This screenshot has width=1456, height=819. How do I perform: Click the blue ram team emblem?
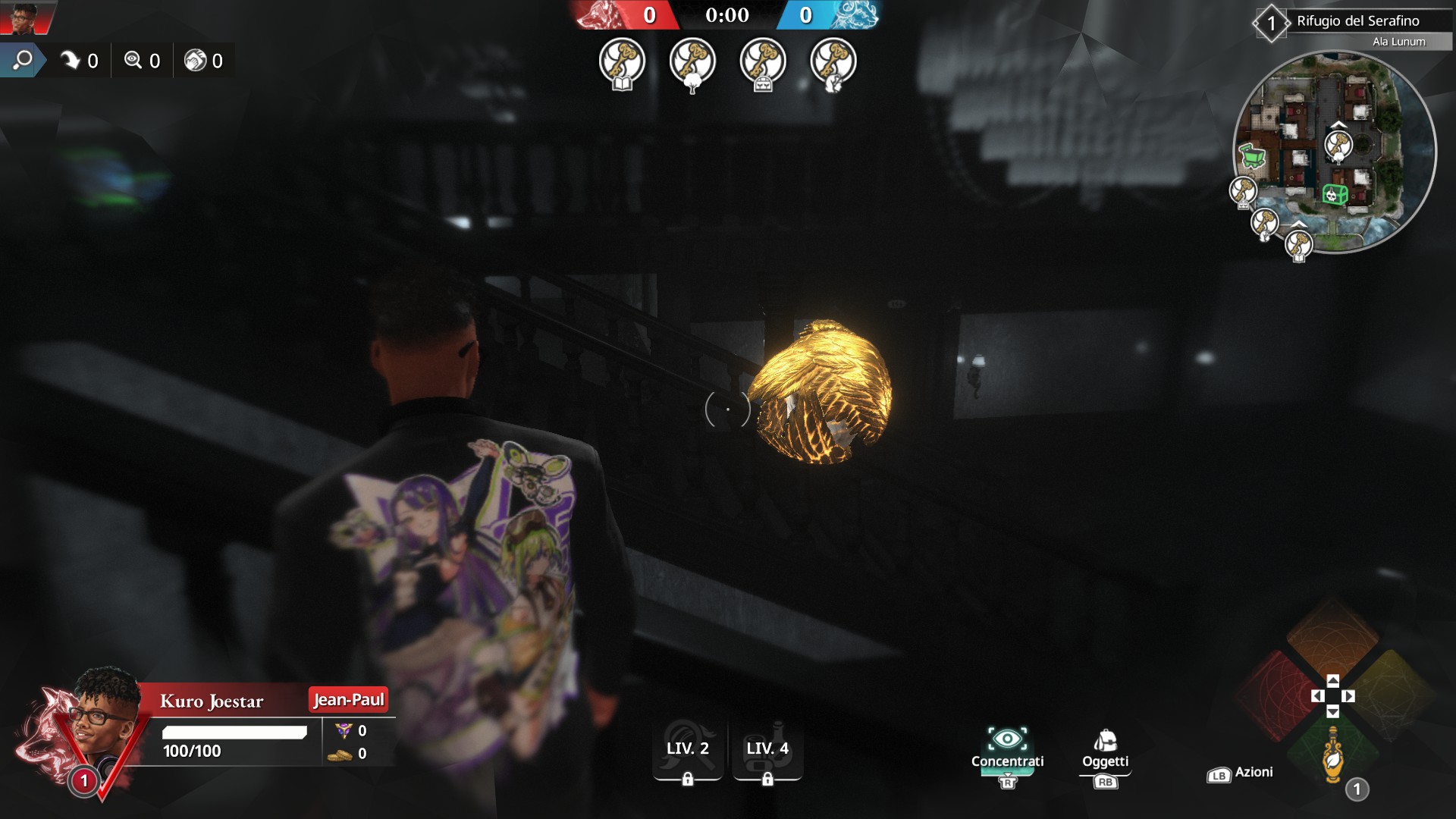[853, 15]
